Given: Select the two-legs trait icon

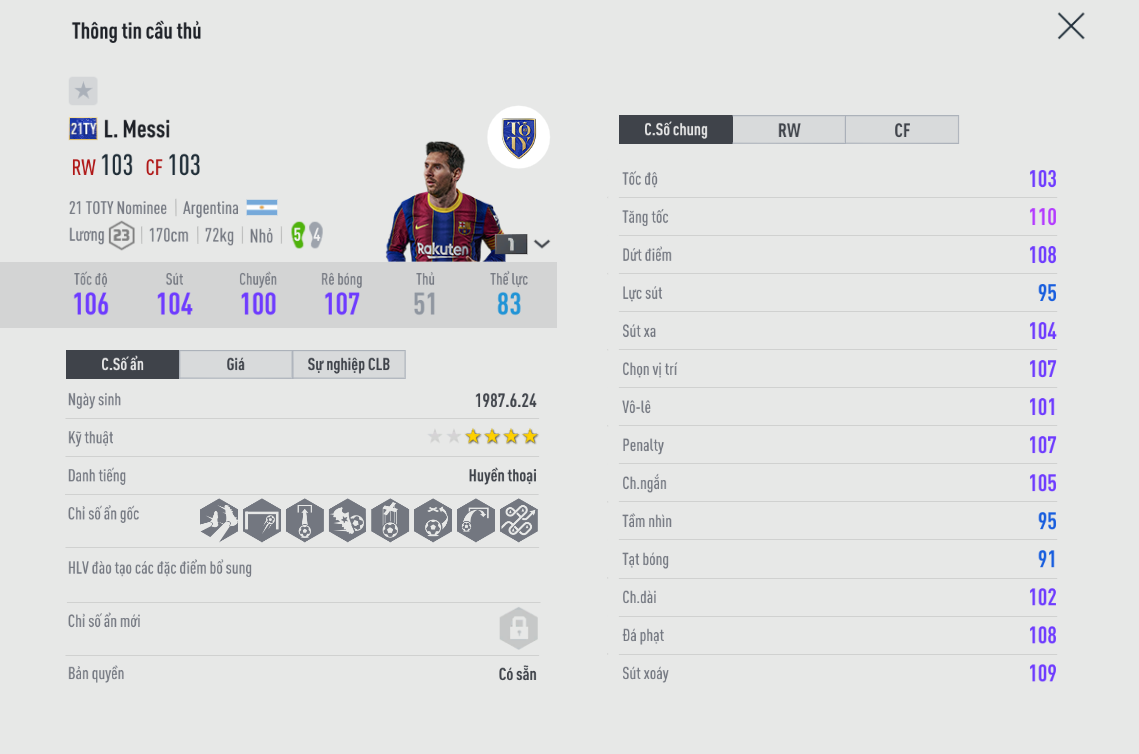Looking at the screenshot, I should tap(219, 521).
